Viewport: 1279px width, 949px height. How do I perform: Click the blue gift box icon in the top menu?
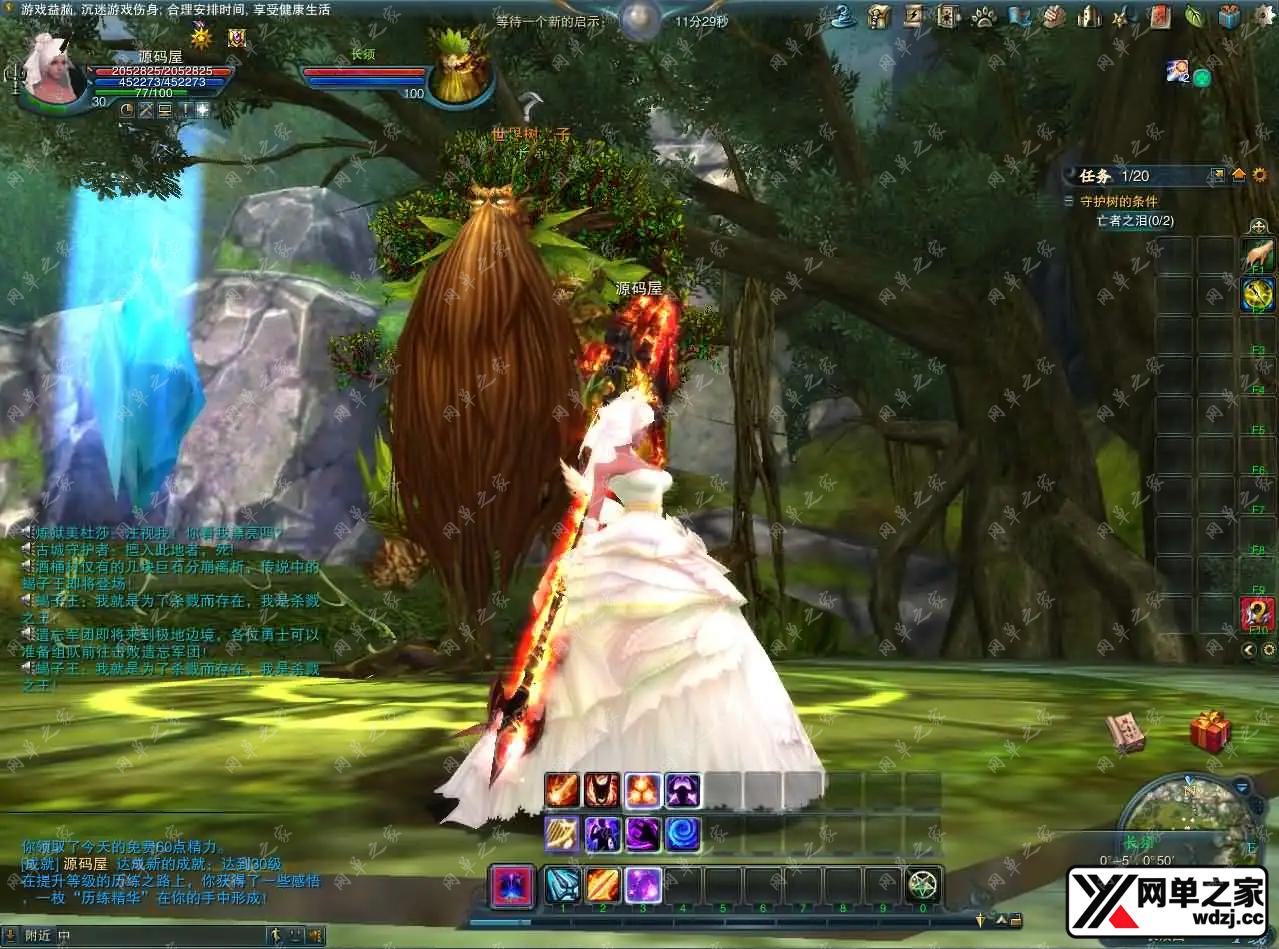pos(1229,16)
